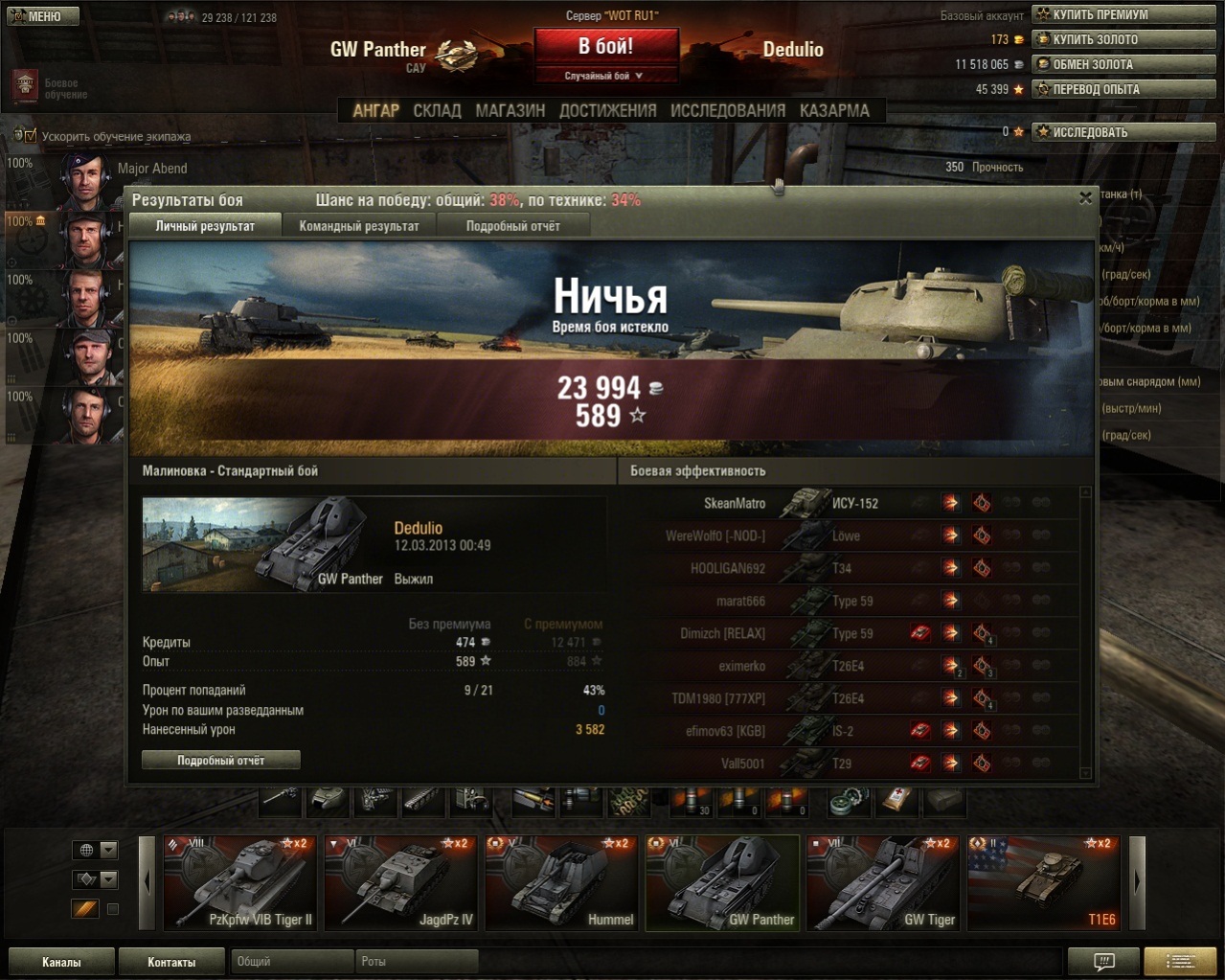Screen dimensions: 1225x980
Task: Switch to Командный результат tab
Action: tap(359, 226)
